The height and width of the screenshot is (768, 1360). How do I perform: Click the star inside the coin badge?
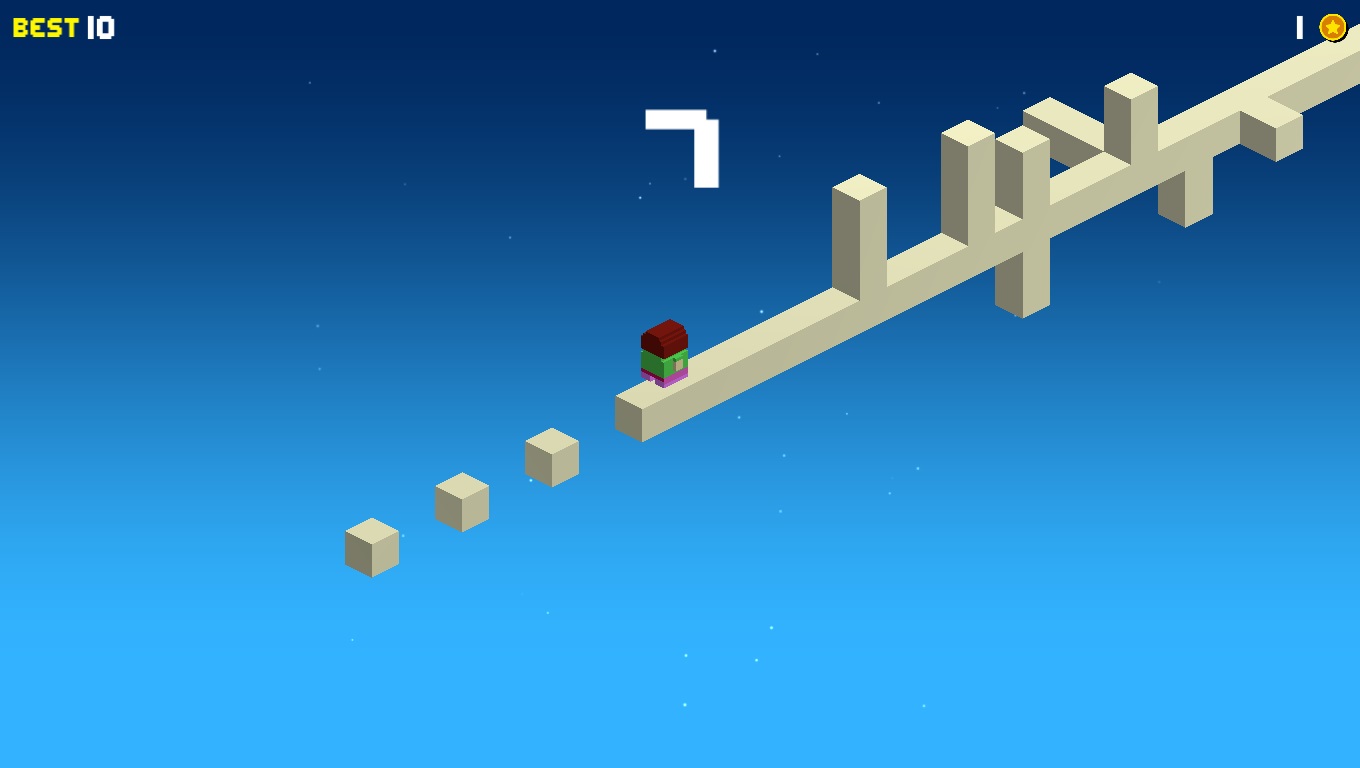(1331, 27)
